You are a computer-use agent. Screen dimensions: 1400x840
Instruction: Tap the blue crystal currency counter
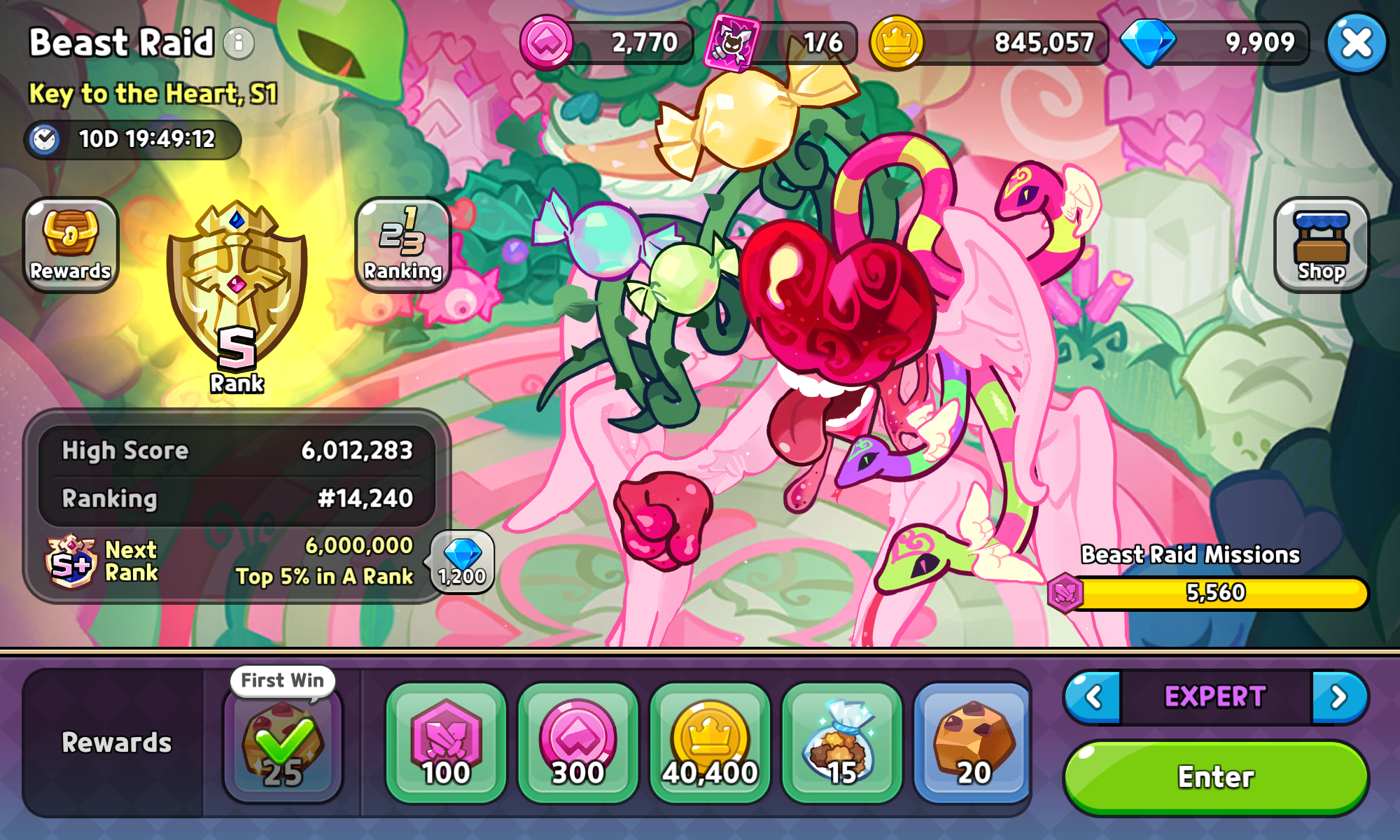tap(1215, 43)
